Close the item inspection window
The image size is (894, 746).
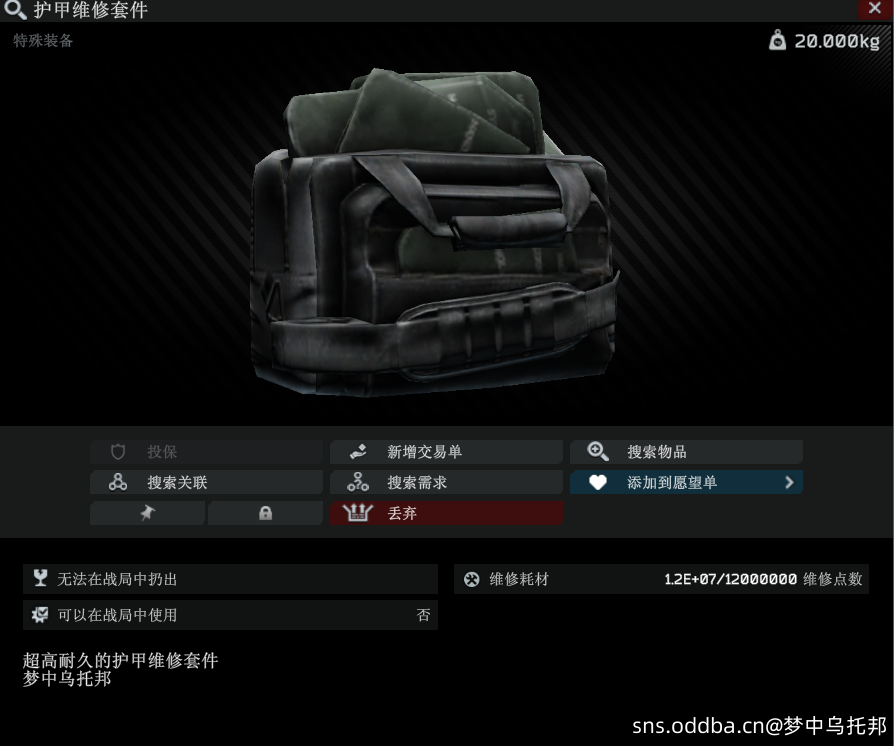coord(877,8)
